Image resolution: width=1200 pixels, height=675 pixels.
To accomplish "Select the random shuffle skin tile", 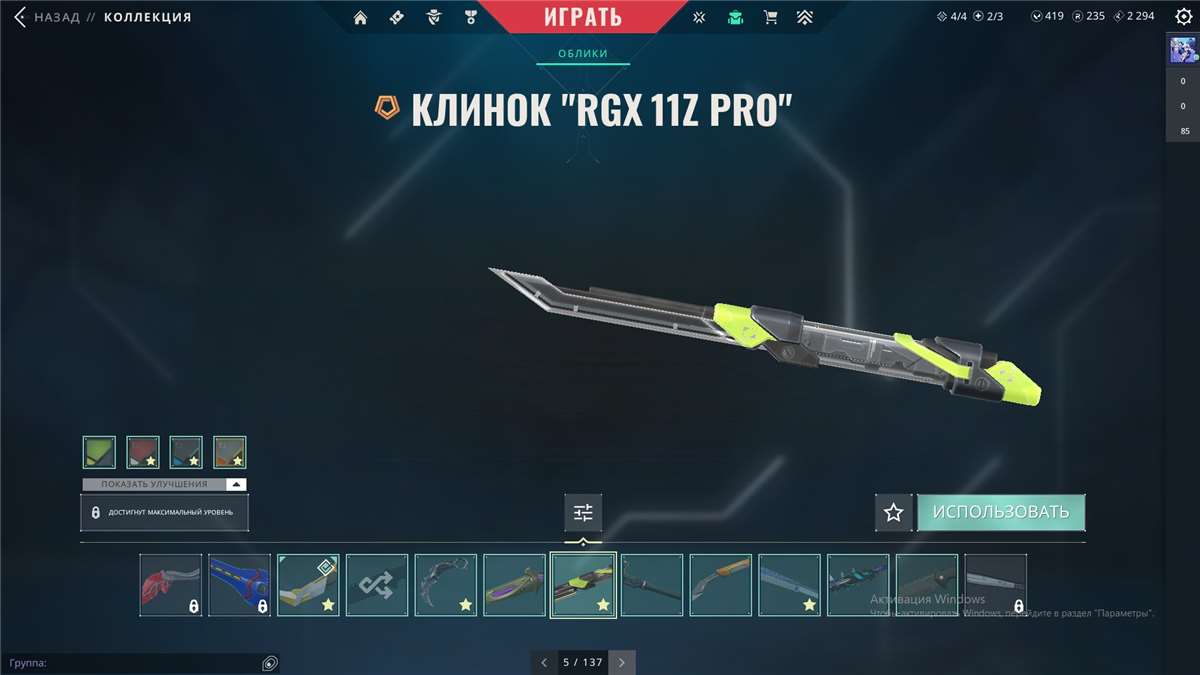I will [x=377, y=585].
